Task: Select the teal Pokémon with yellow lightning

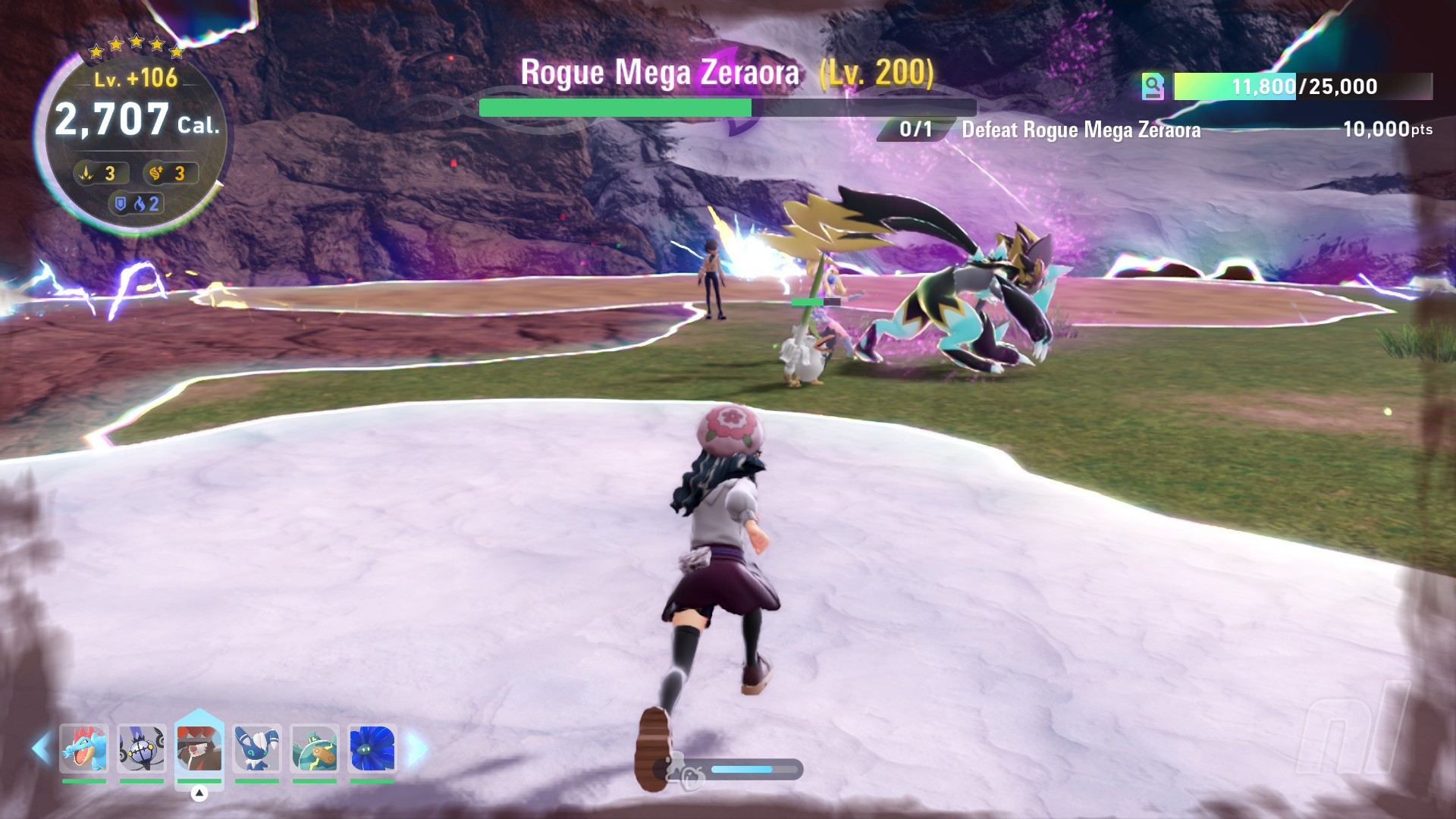Action: [315, 748]
